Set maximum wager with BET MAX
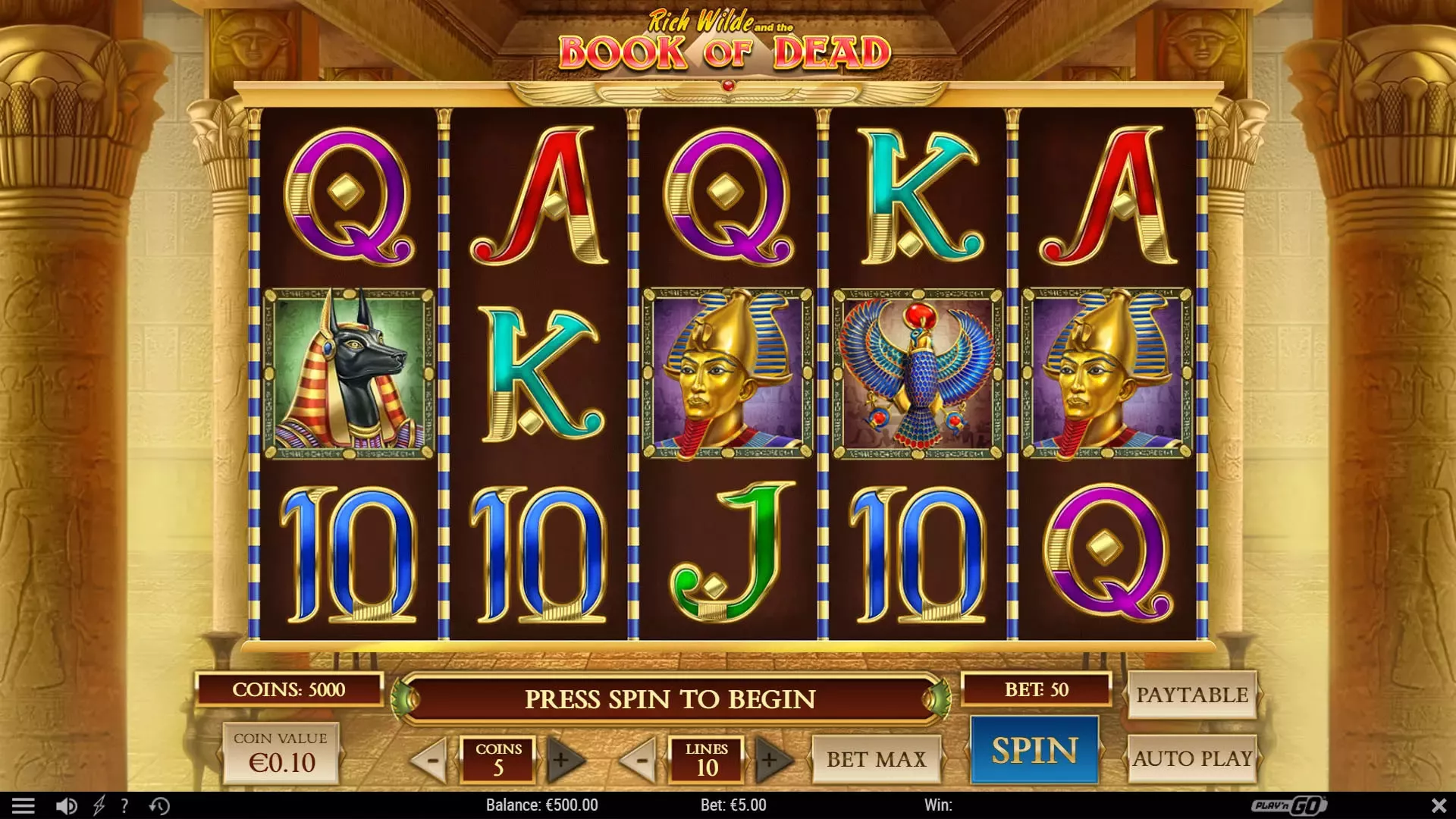Image resolution: width=1456 pixels, height=819 pixels. (877, 758)
